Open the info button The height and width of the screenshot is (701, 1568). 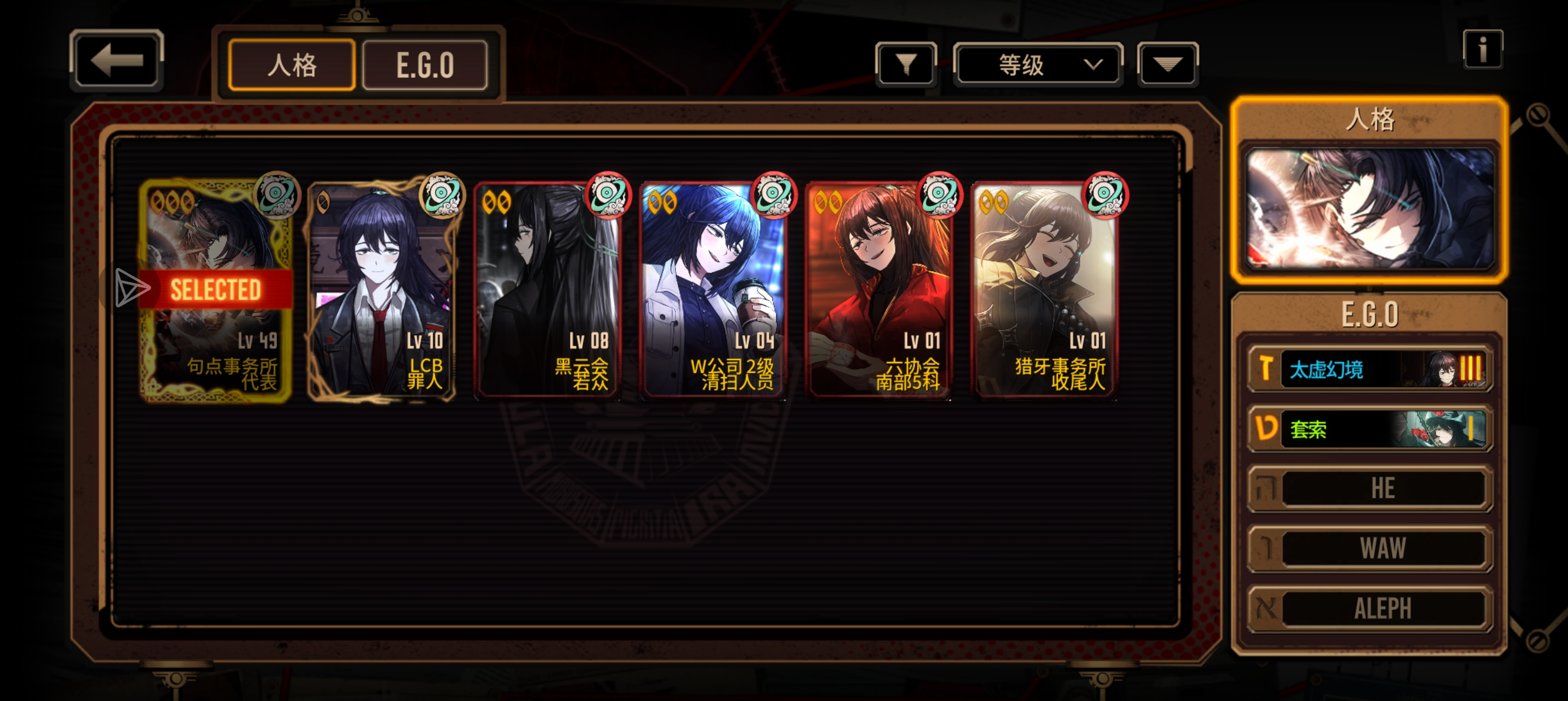1482,49
